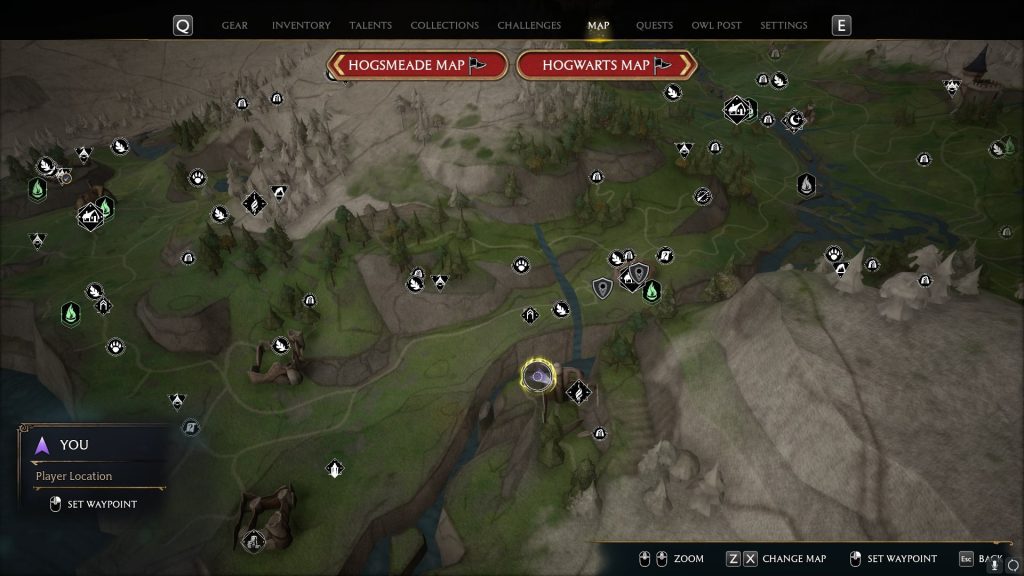
Task: Select the Map tab
Action: point(599,25)
